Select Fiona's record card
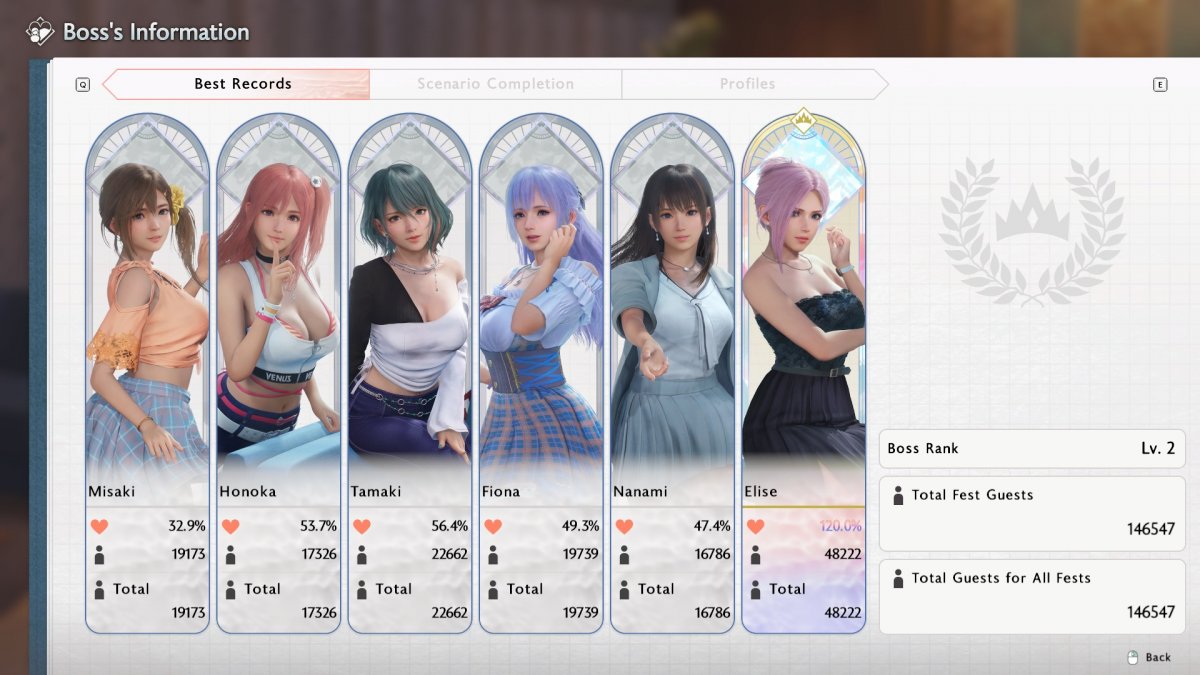Image resolution: width=1200 pixels, height=675 pixels. 541,372
